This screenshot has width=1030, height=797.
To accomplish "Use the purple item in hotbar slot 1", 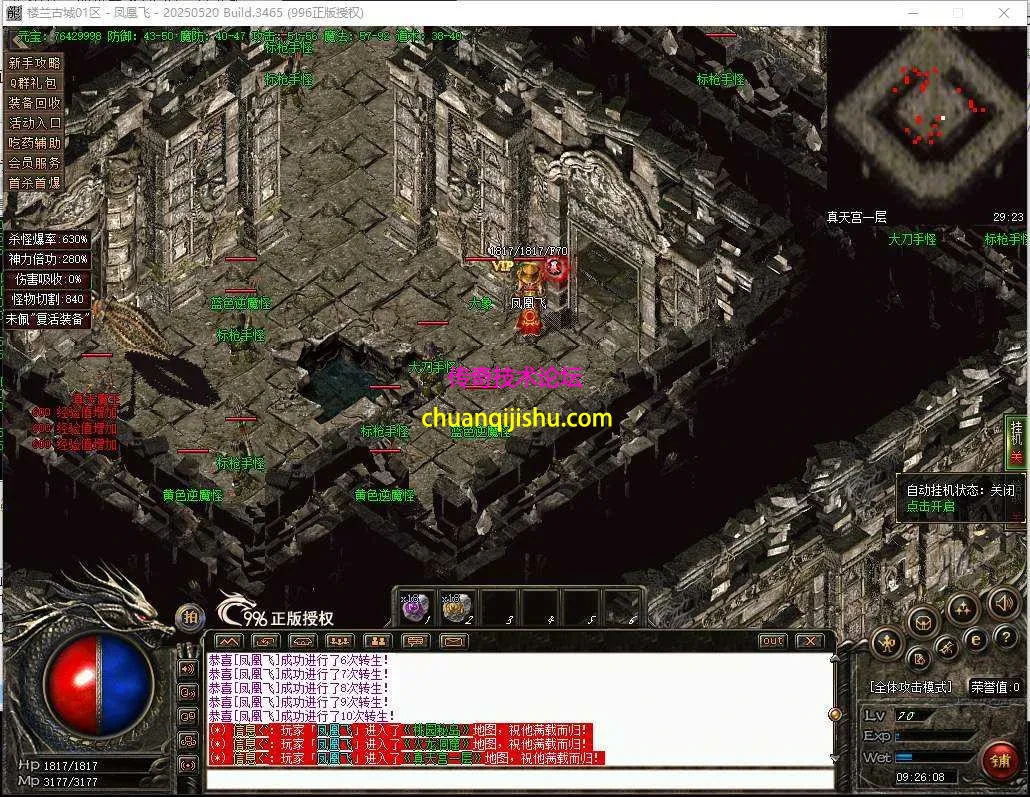I will (415, 606).
